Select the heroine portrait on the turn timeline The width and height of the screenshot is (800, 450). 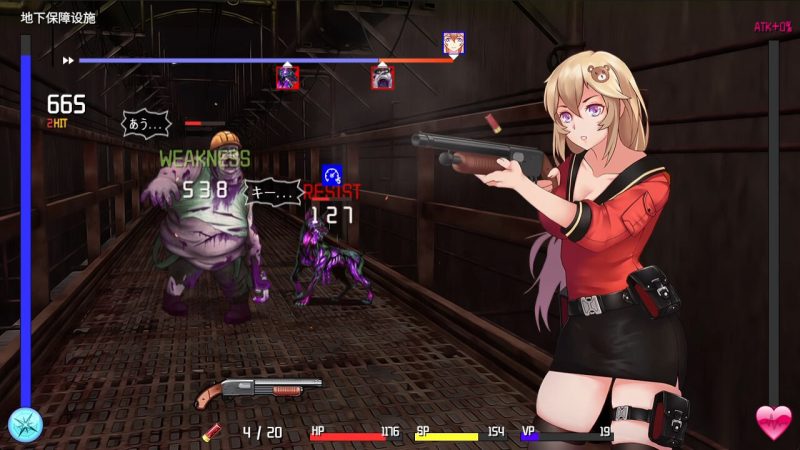[453, 42]
